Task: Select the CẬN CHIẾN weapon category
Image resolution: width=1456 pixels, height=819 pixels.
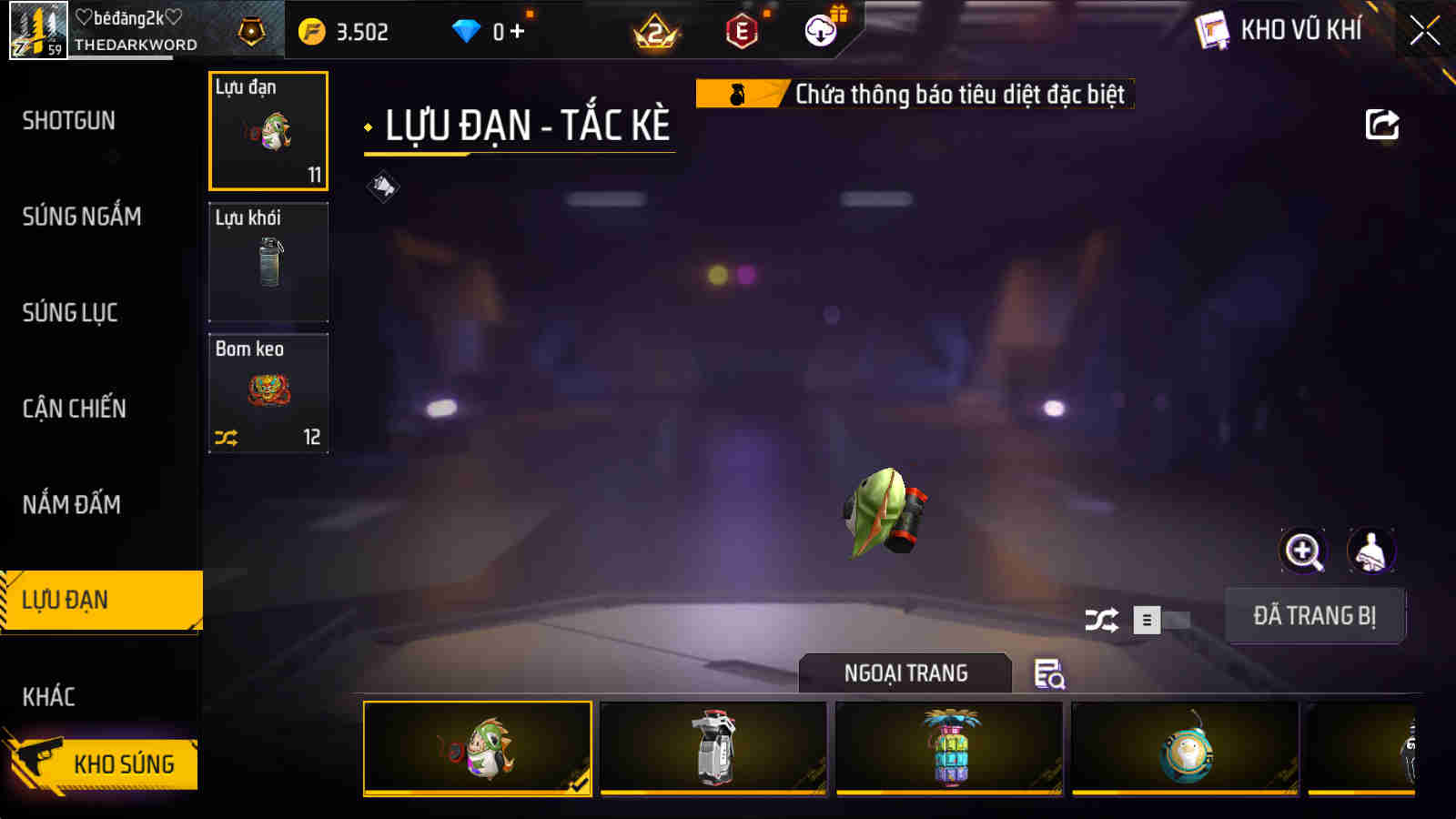Action: [x=76, y=409]
